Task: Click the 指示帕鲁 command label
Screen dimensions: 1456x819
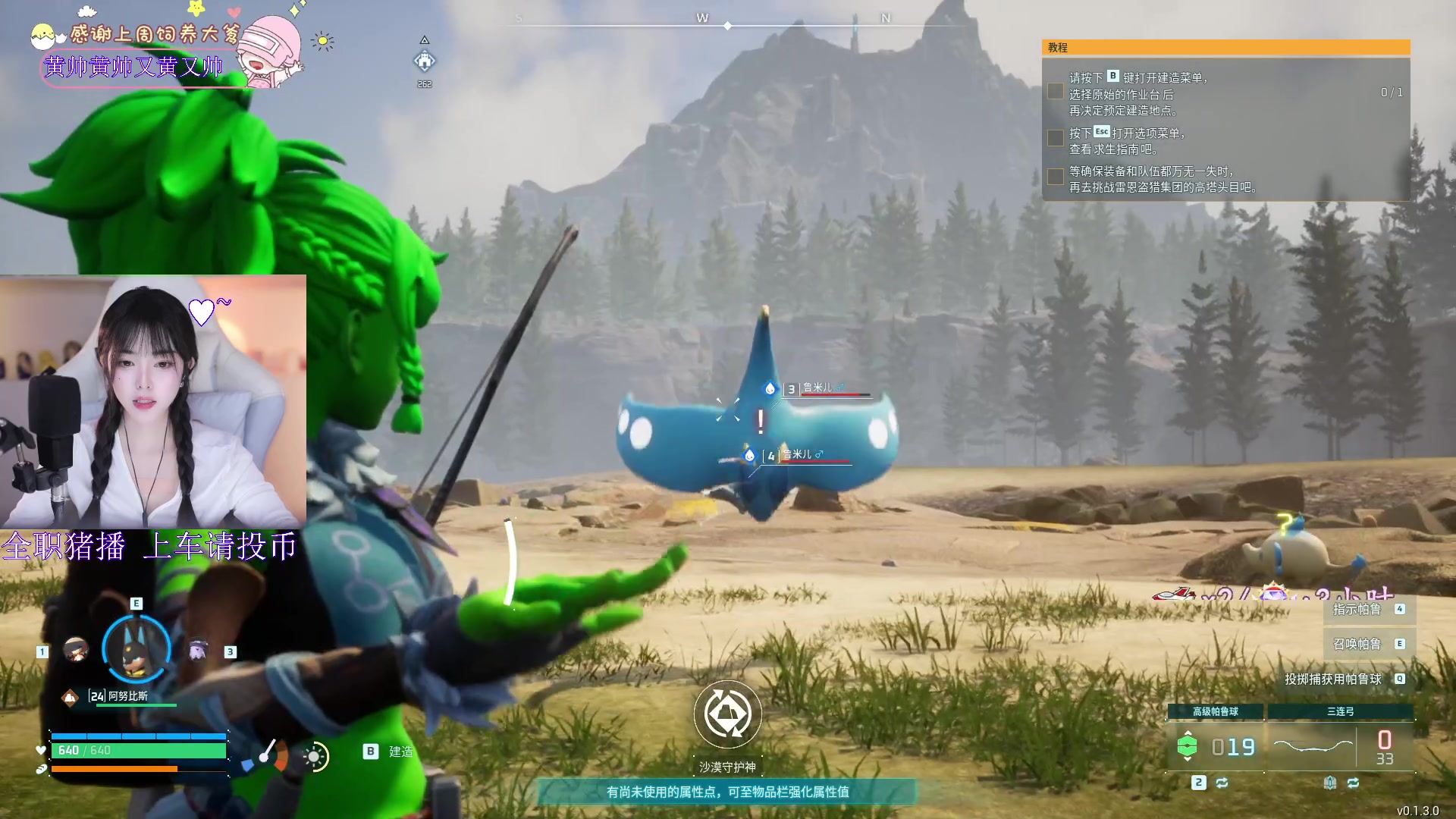Action: click(x=1357, y=609)
